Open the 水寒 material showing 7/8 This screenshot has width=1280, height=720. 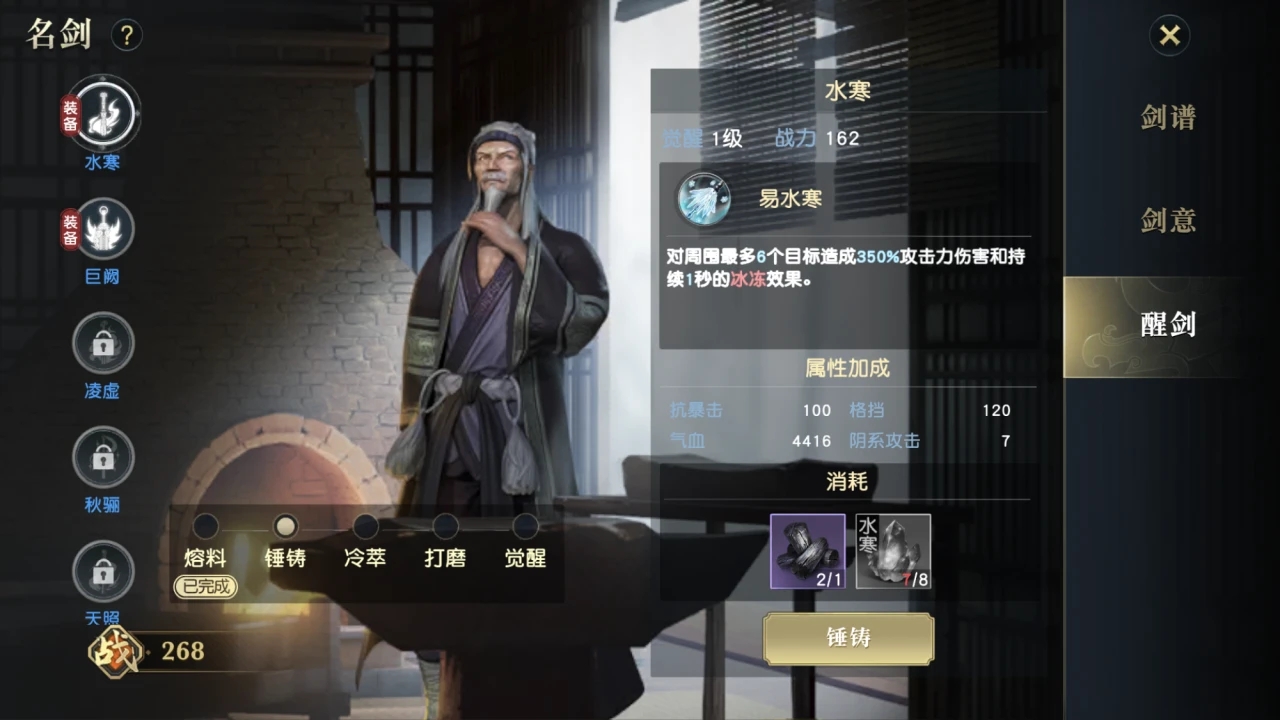pos(893,551)
